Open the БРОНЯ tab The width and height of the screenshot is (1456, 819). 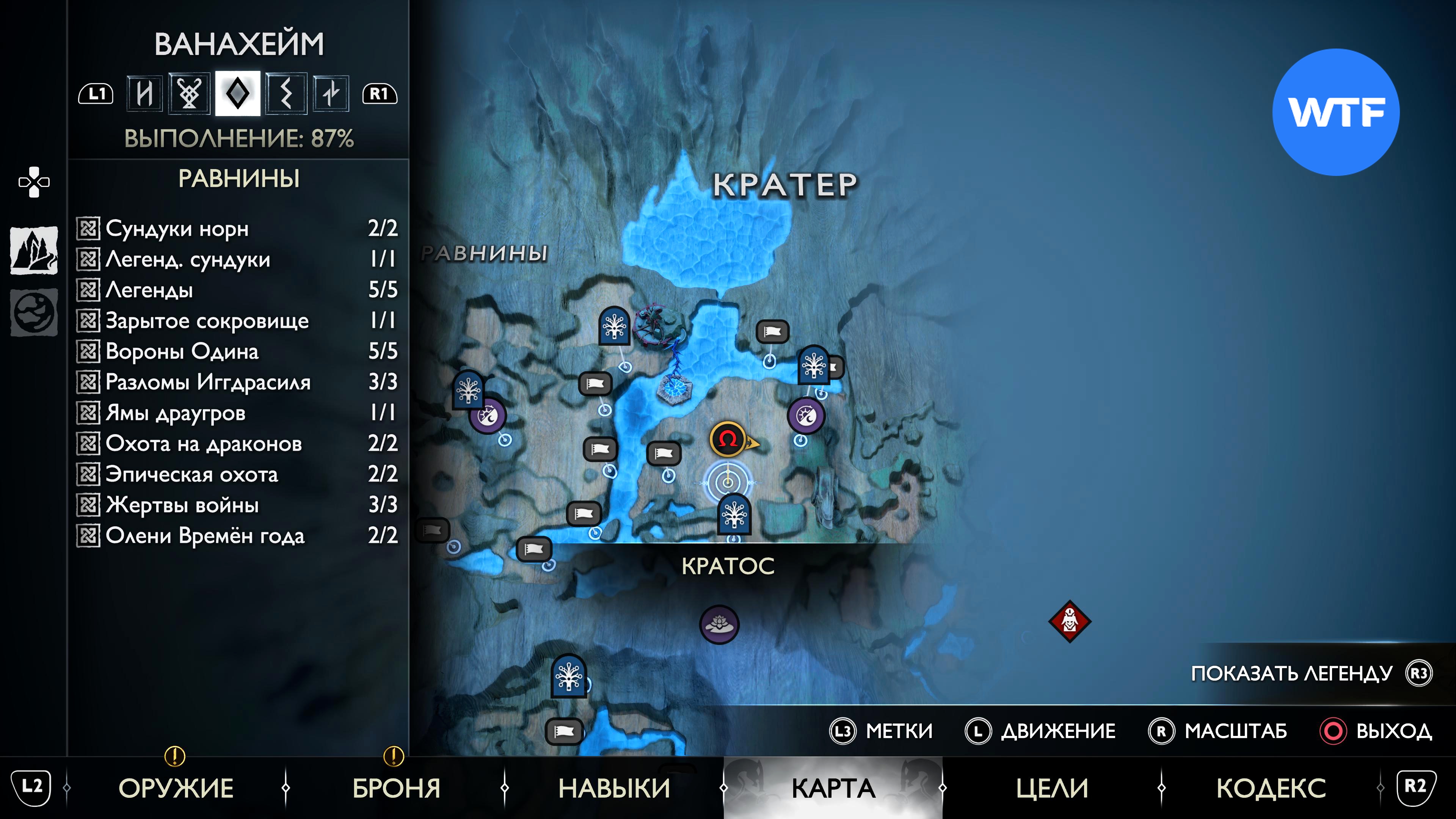click(x=396, y=788)
